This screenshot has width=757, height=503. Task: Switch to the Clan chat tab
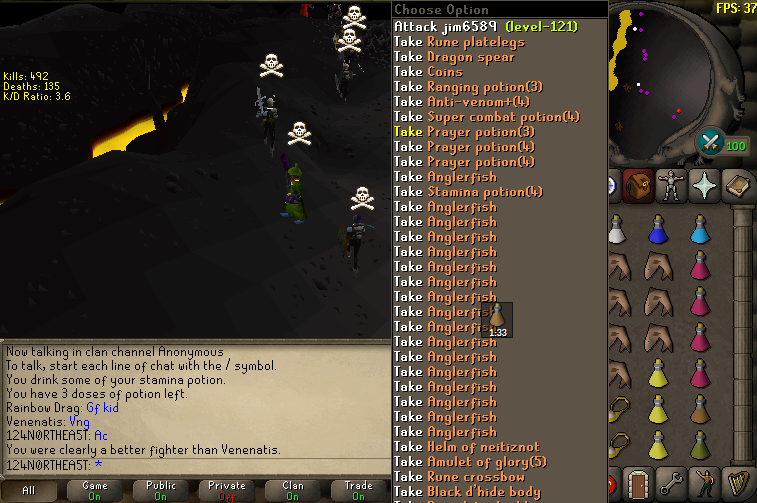[x=293, y=490]
